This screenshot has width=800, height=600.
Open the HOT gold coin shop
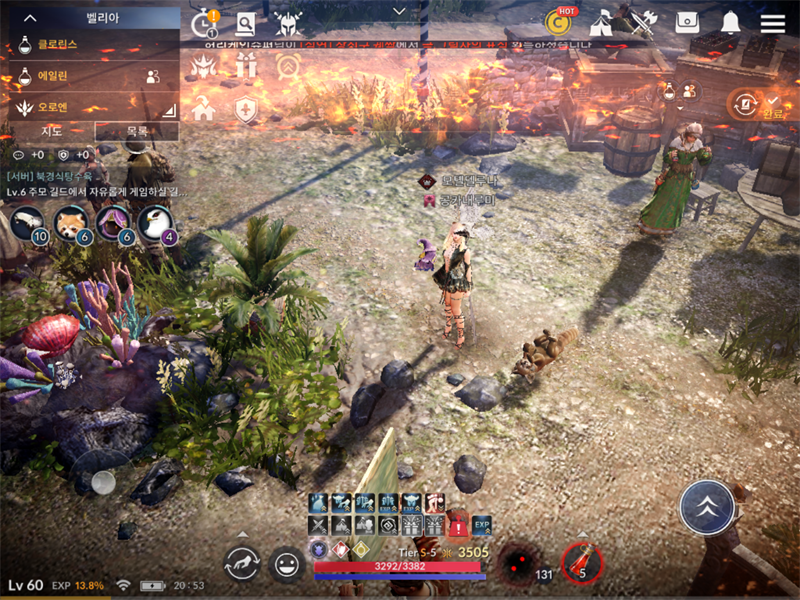558,21
